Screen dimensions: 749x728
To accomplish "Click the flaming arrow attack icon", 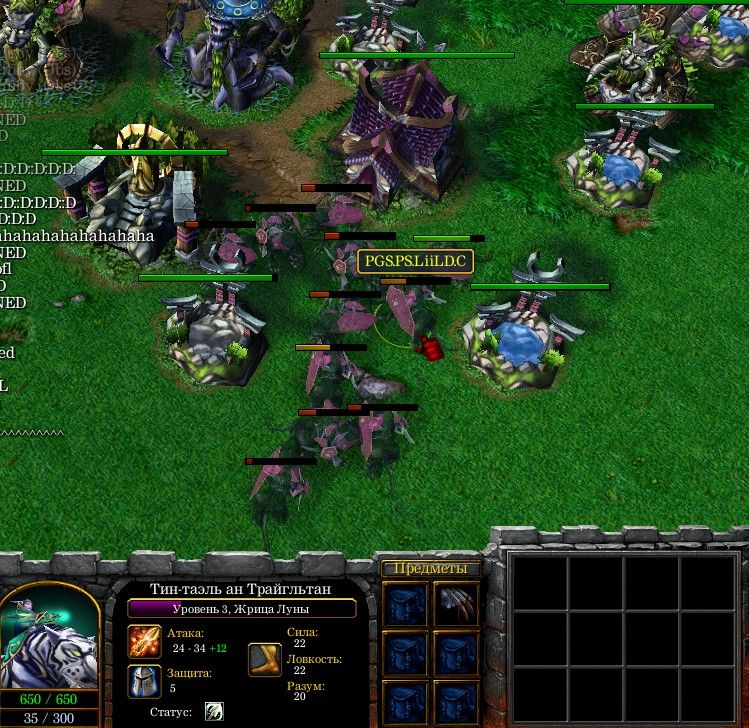I will [x=144, y=641].
